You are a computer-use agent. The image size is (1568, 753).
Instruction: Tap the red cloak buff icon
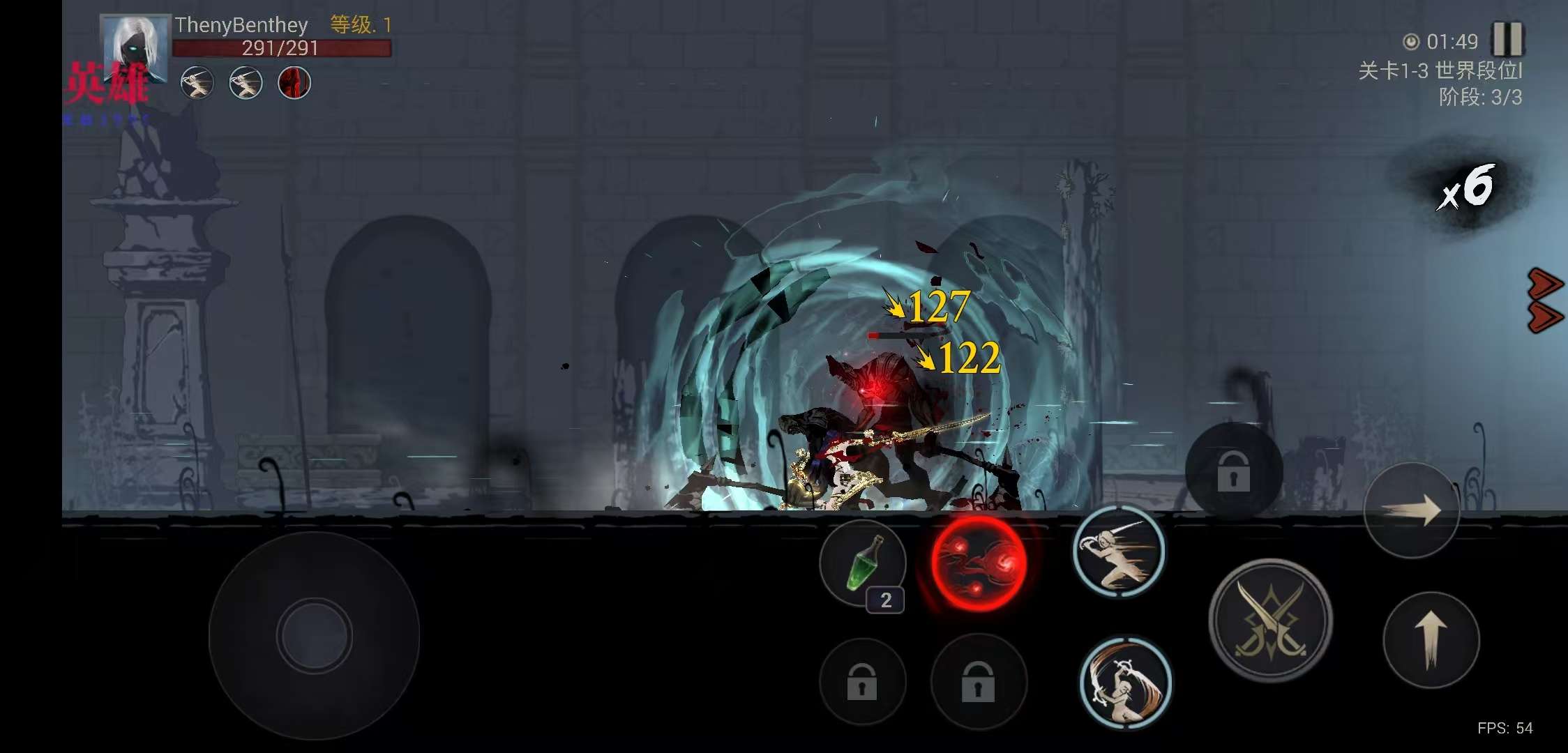[x=294, y=84]
